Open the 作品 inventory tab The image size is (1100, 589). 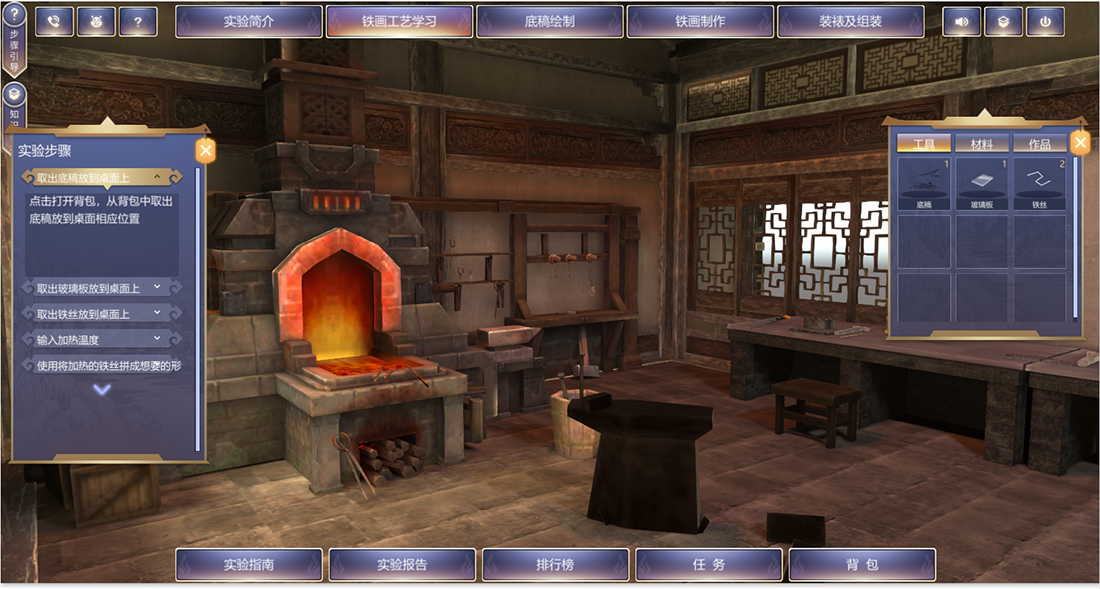click(1040, 144)
